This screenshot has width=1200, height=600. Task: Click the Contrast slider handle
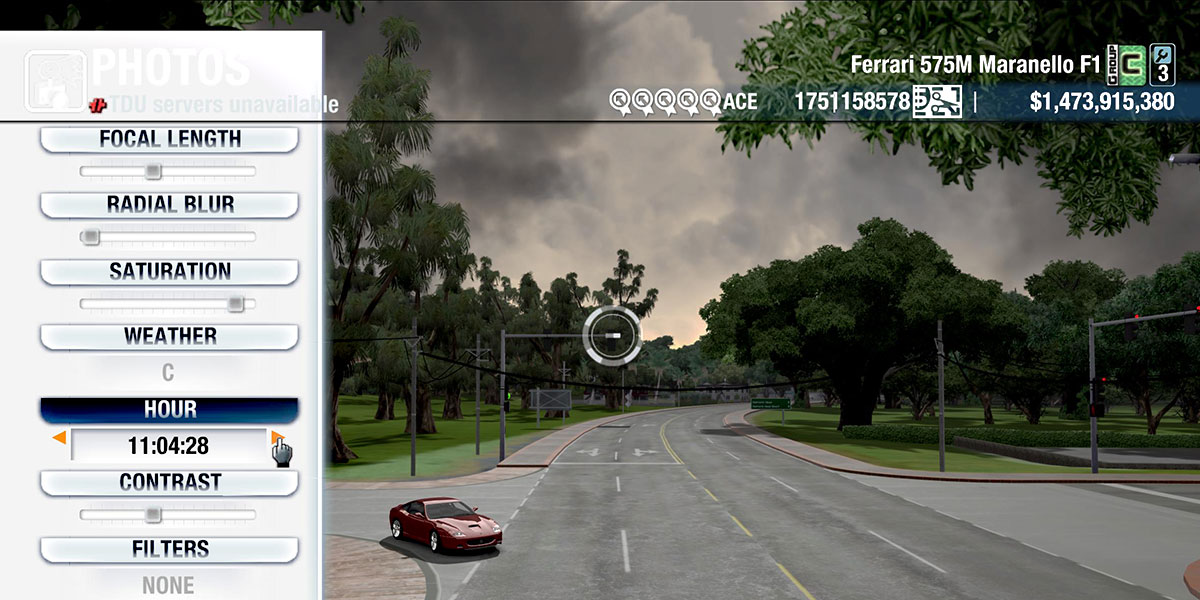pos(152,515)
